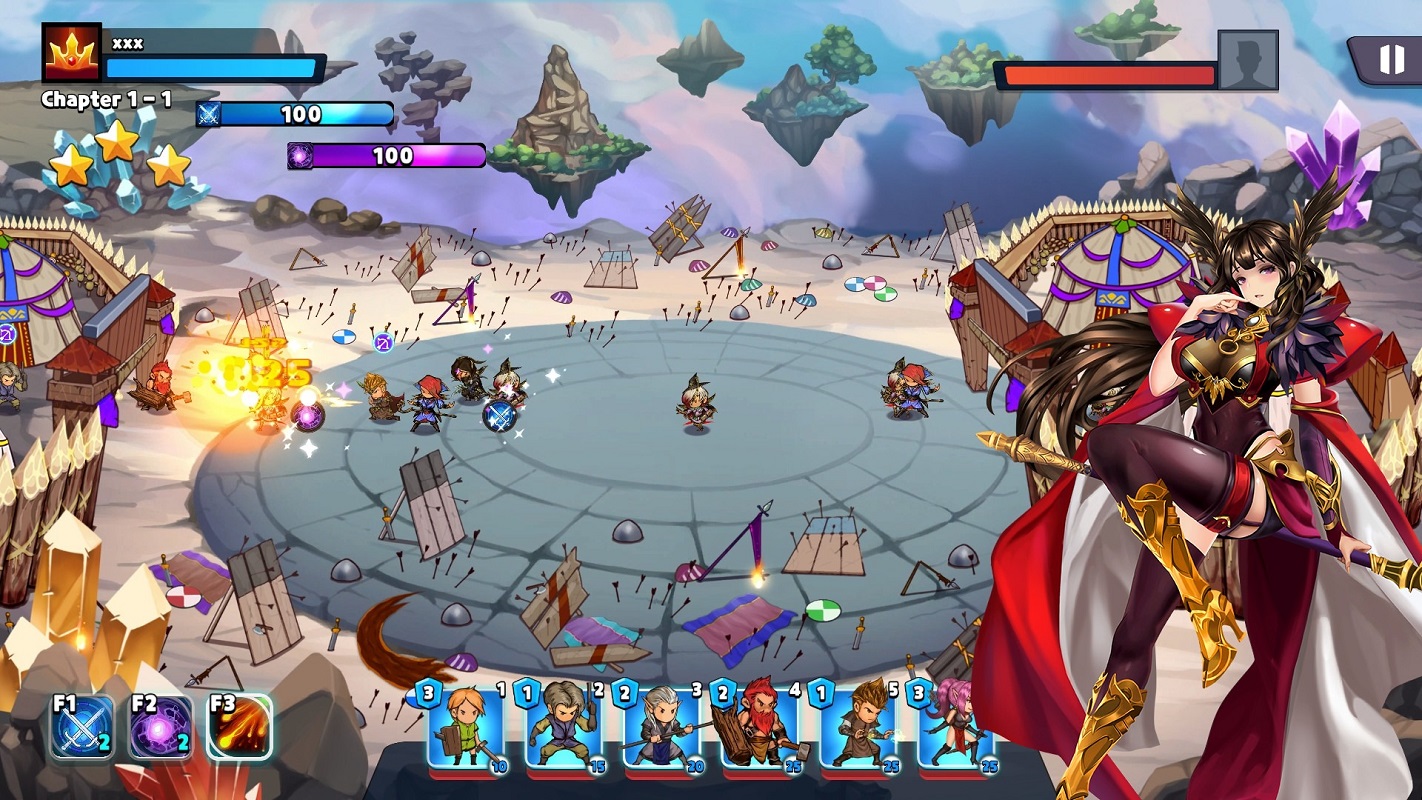
Task: Select the purple-vested brawler unit card
Action: [564, 727]
